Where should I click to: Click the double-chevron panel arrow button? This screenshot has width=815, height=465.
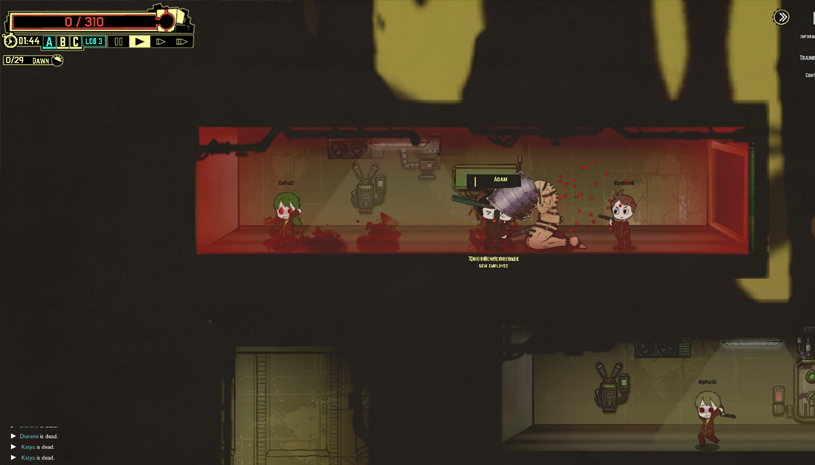(781, 17)
